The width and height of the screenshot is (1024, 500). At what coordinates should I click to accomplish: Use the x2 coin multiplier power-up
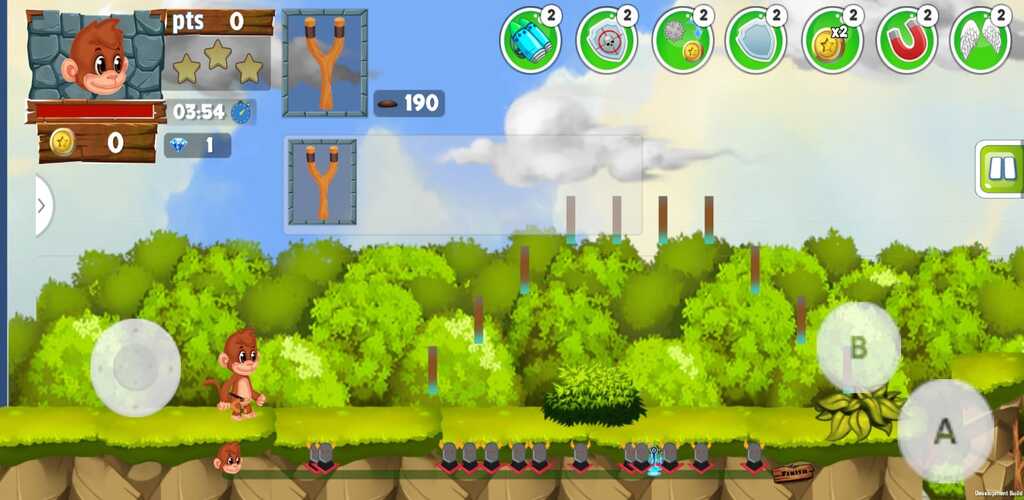pyautogui.click(x=831, y=41)
